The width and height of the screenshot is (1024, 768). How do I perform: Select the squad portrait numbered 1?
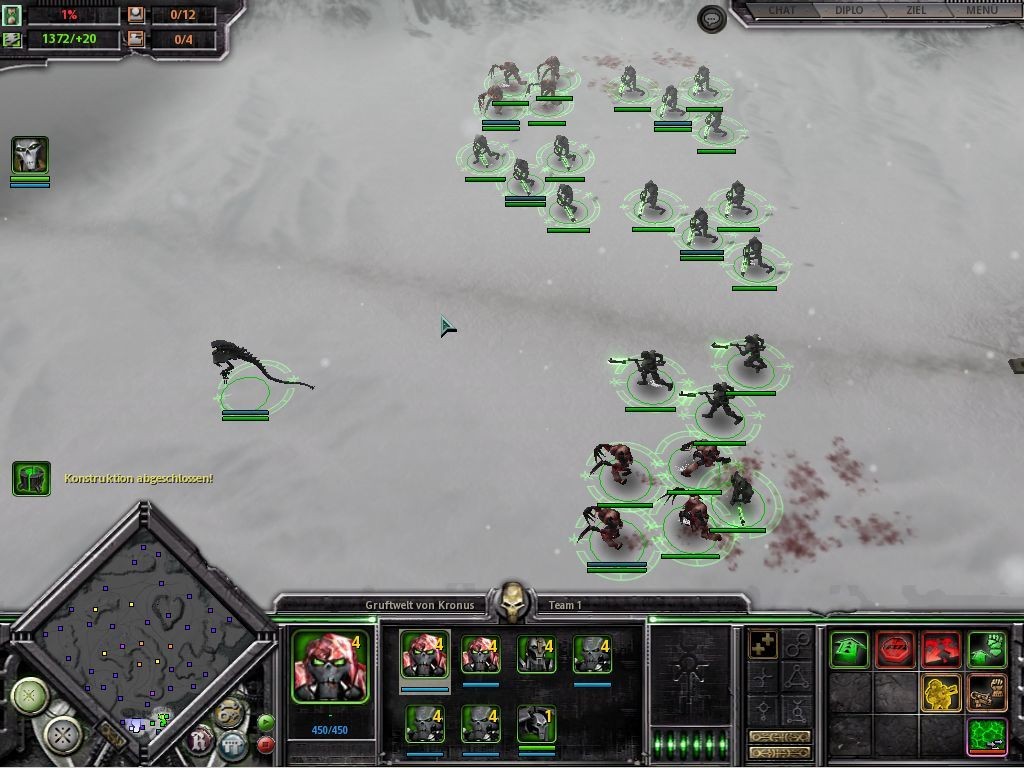[x=536, y=723]
